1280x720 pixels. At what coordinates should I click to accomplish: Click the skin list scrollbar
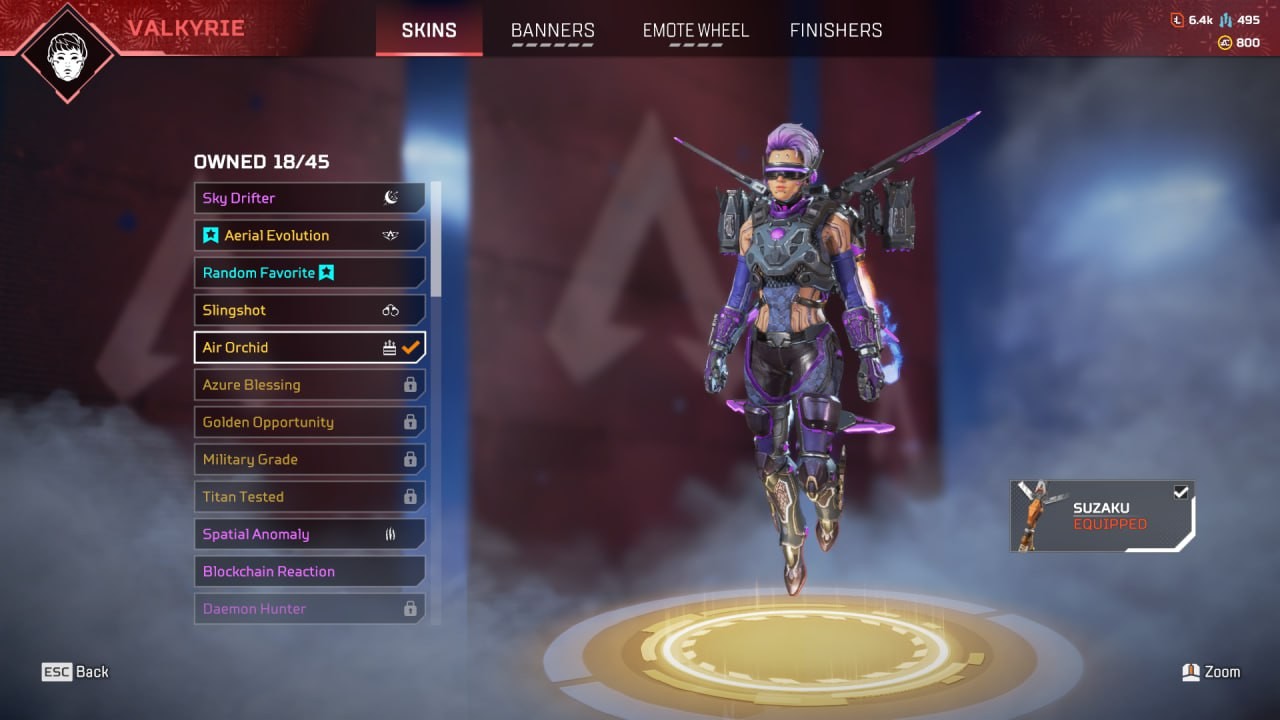click(x=436, y=240)
